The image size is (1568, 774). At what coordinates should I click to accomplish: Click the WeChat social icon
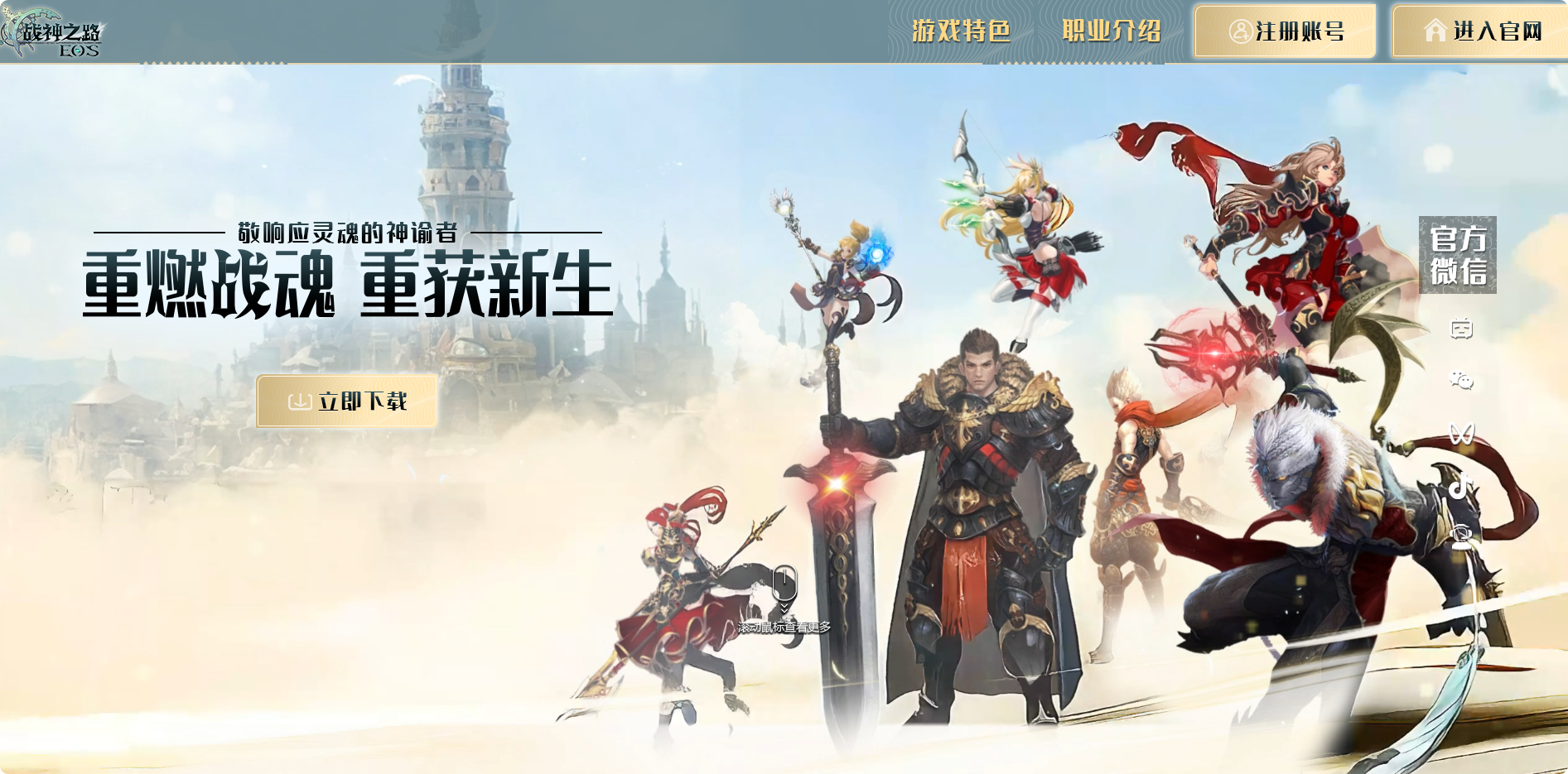point(1463,379)
